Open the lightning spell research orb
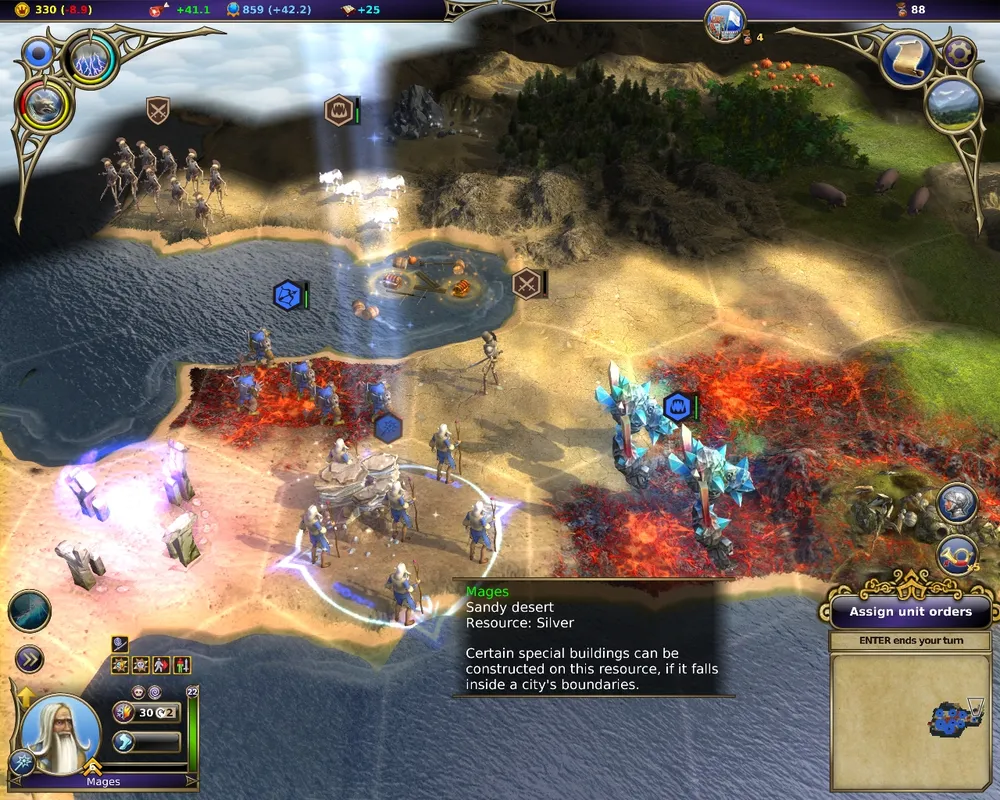This screenshot has height=800, width=1000. point(92,61)
